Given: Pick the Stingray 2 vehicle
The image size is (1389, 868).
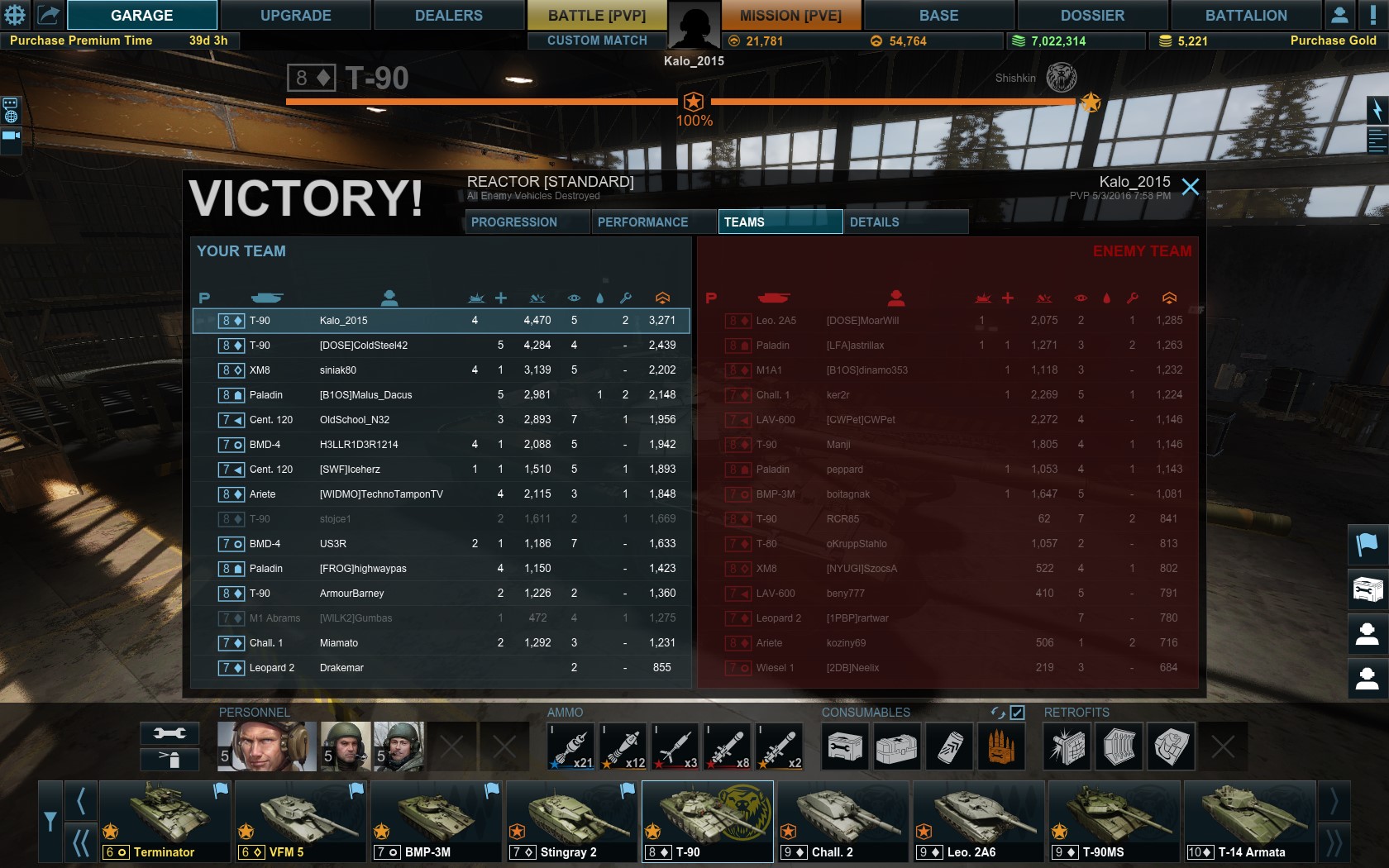Looking at the screenshot, I should (571, 821).
